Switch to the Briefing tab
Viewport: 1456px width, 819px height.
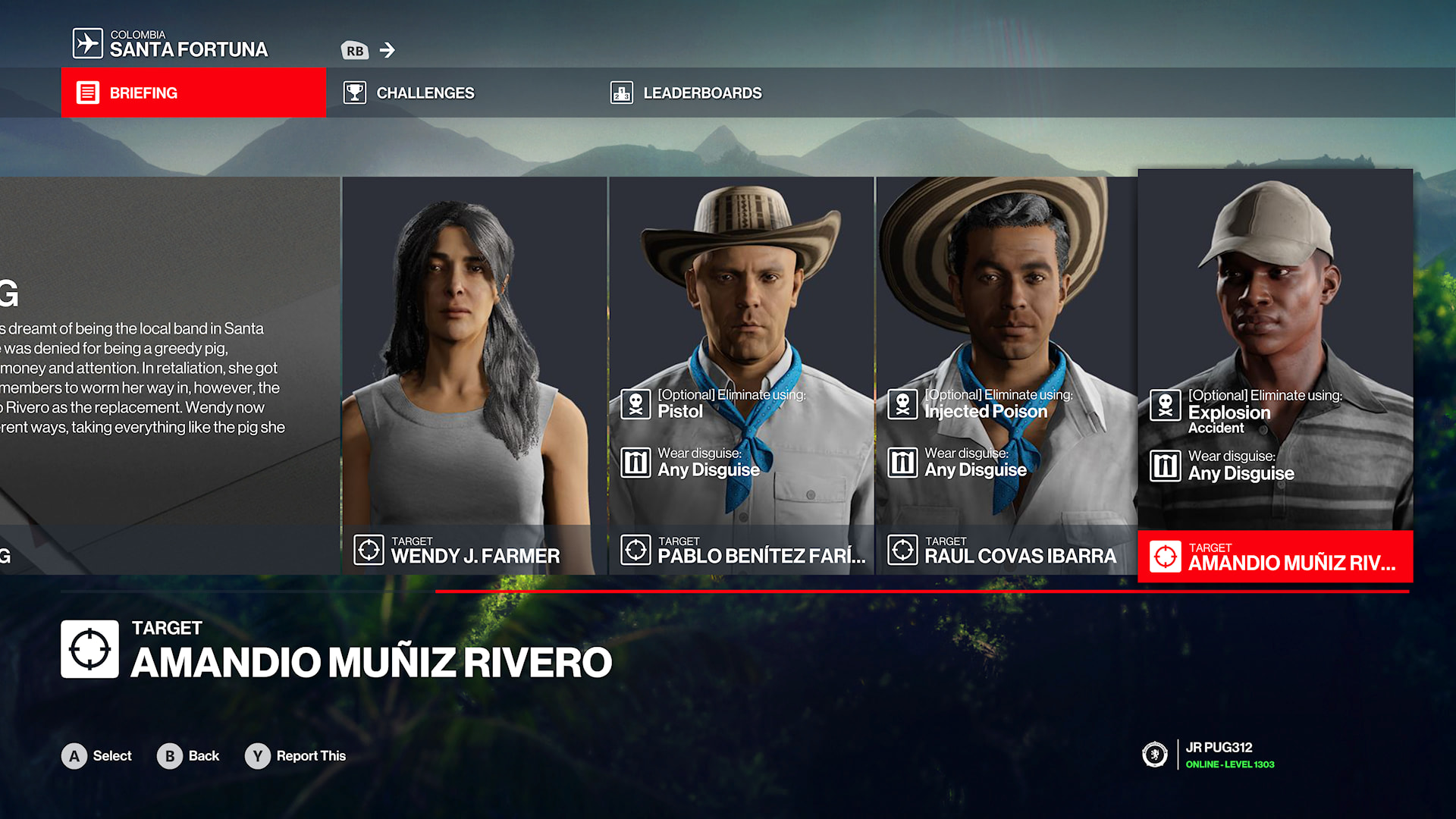(193, 93)
